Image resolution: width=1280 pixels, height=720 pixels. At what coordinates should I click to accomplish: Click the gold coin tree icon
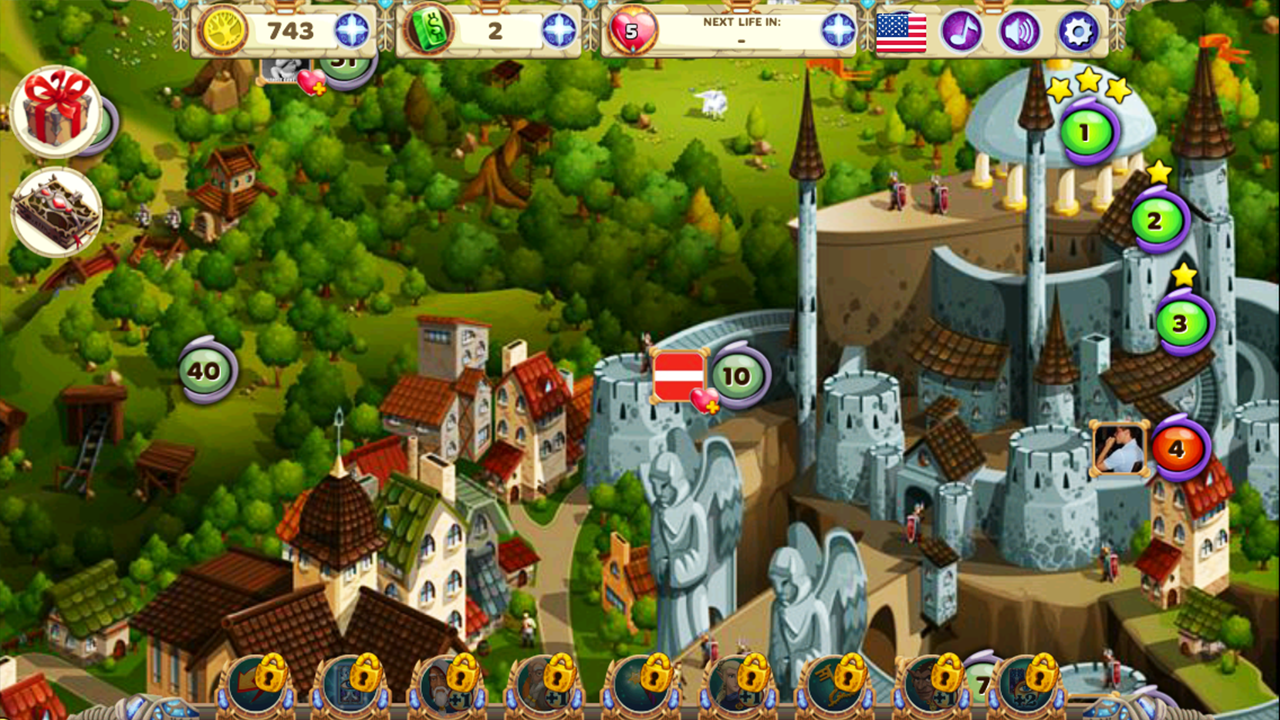coord(228,31)
